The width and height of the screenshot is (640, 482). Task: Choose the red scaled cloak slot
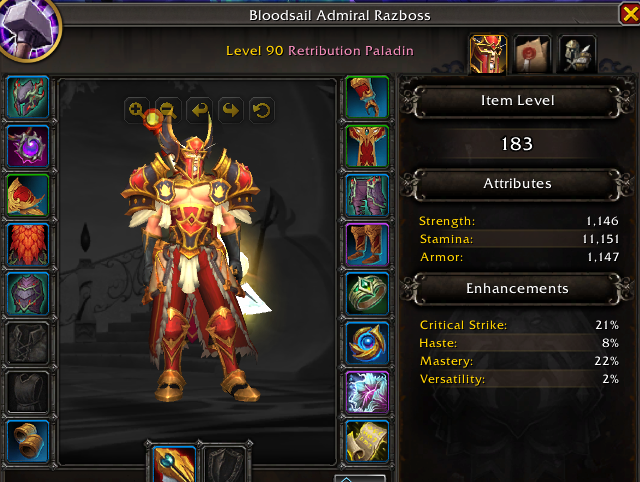click(28, 244)
